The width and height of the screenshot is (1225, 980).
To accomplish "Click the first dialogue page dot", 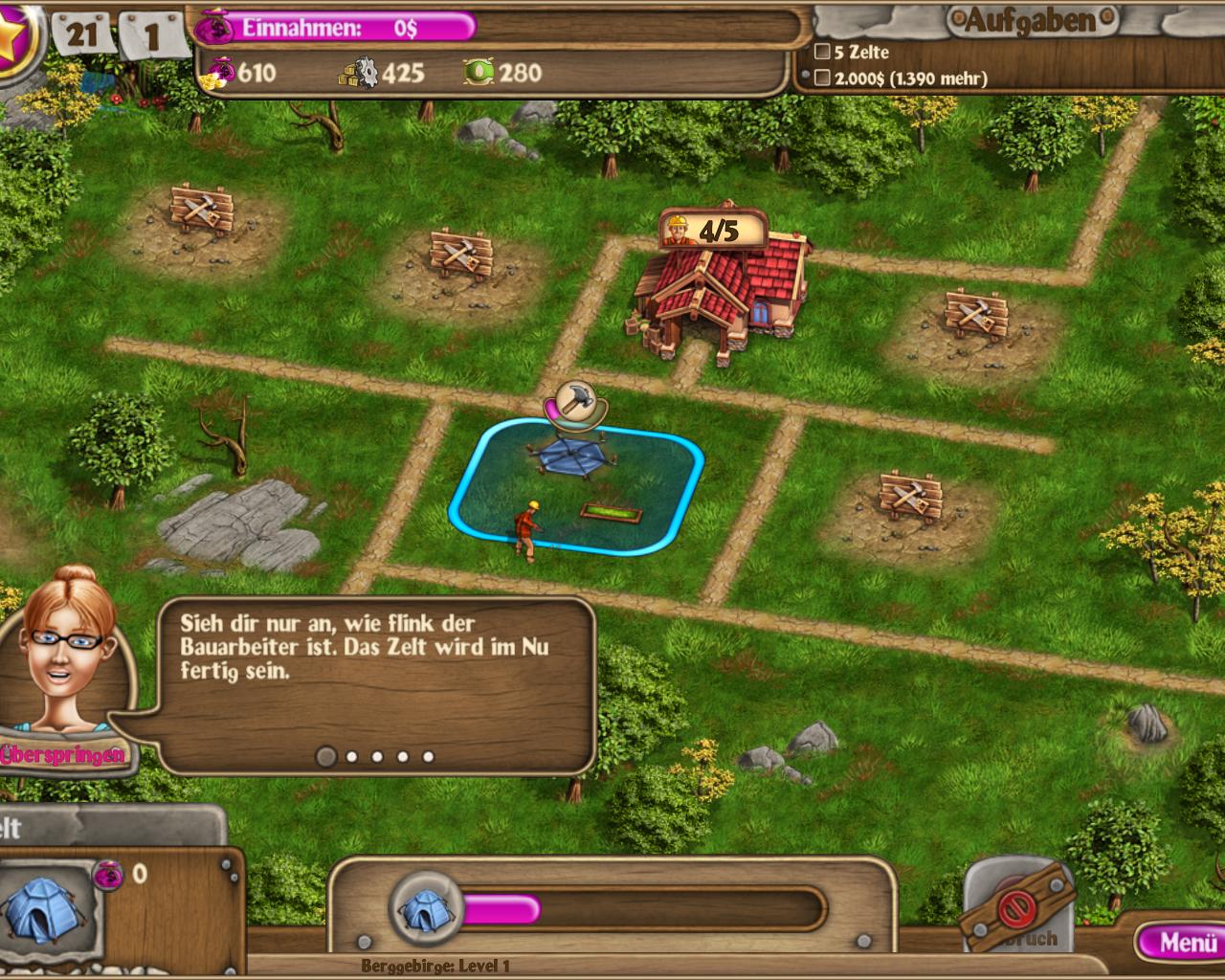I will [x=326, y=757].
